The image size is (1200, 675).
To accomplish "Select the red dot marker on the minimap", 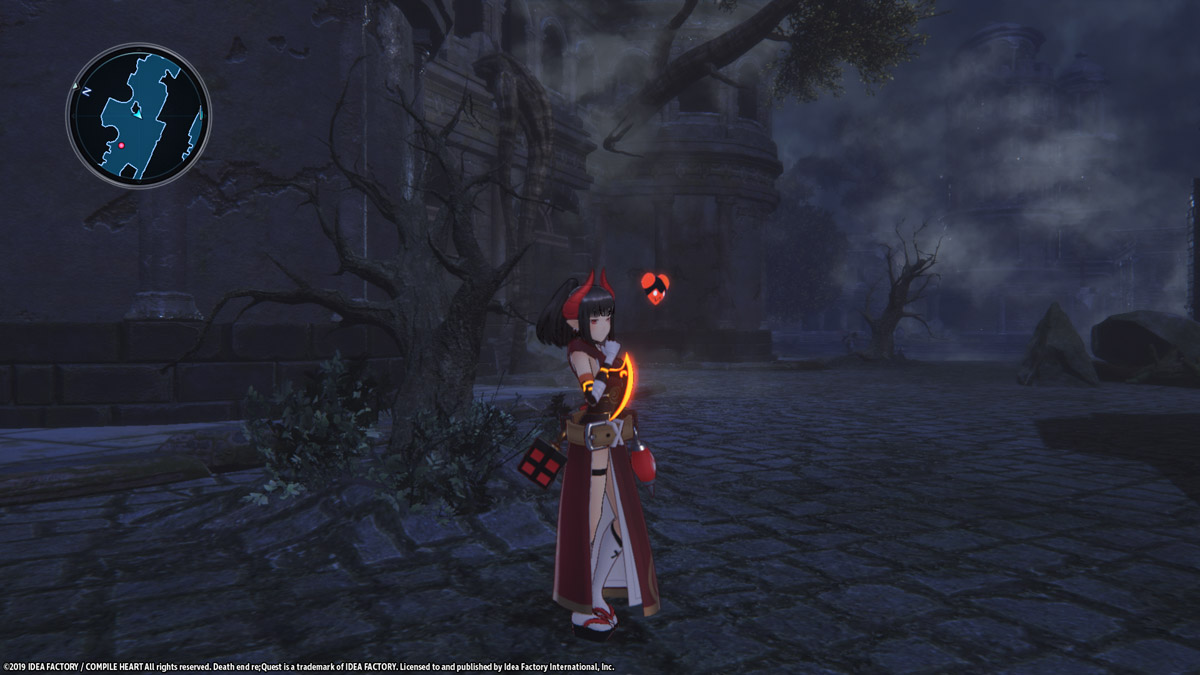I will coord(122,146).
